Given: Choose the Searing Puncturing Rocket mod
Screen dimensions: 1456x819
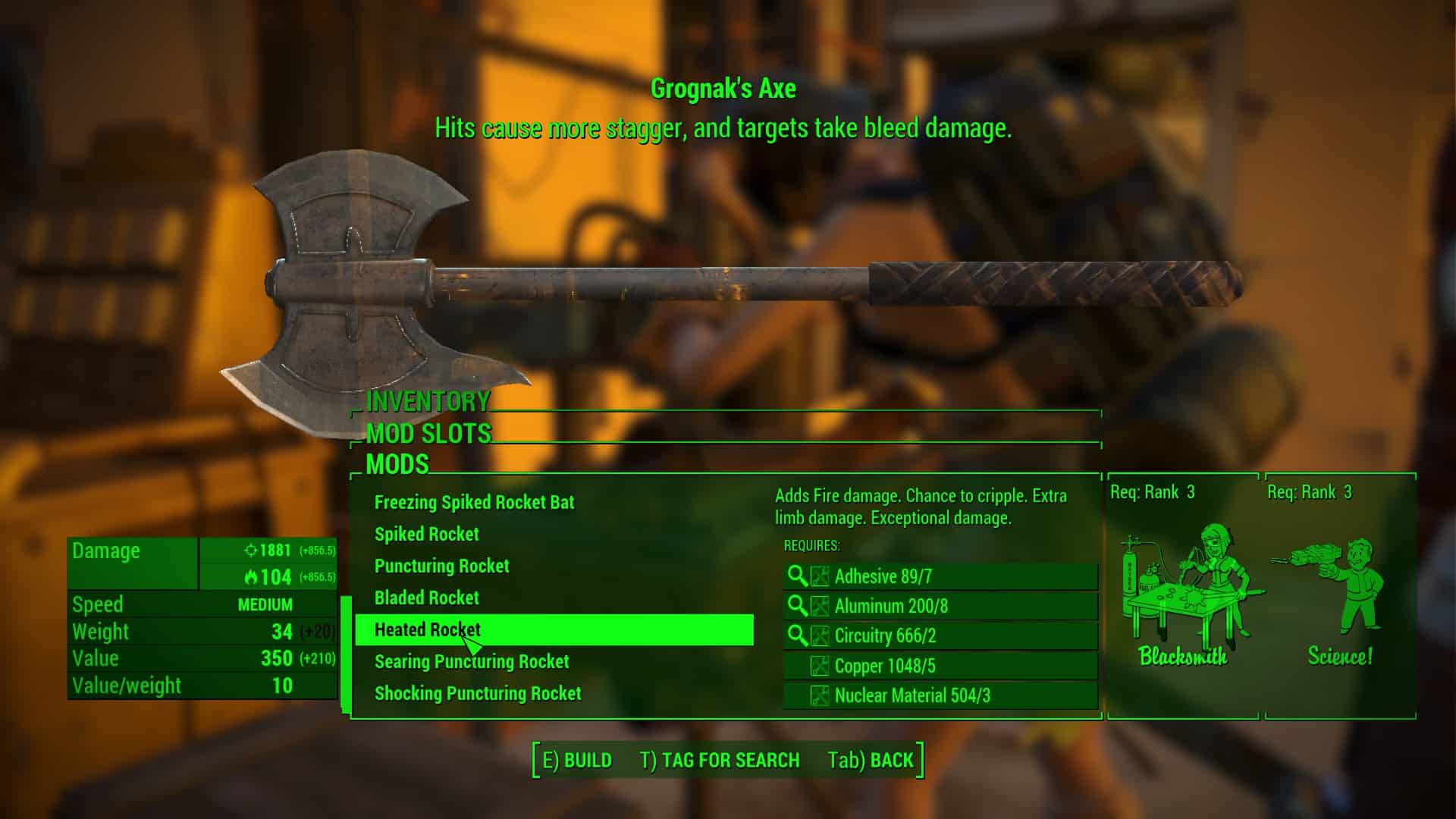Looking at the screenshot, I should 471,661.
